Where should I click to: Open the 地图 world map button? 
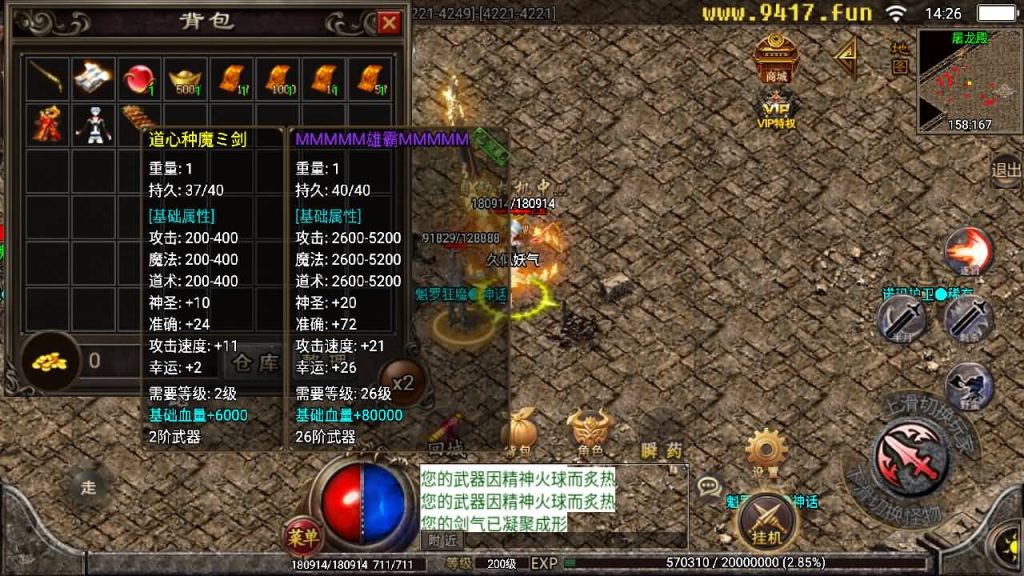[x=900, y=57]
